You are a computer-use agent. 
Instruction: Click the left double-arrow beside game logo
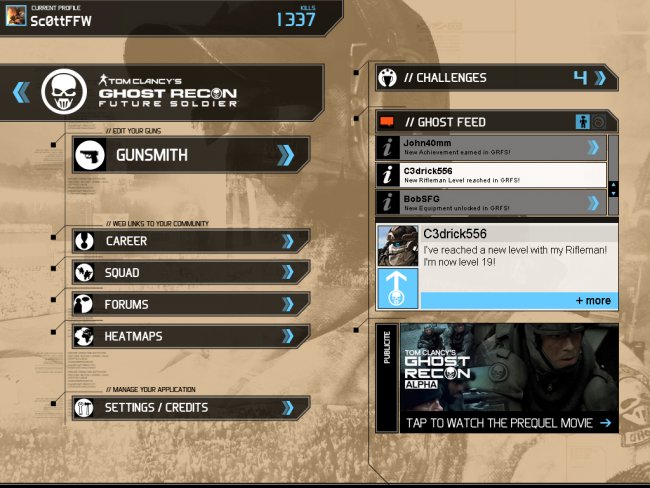[21, 93]
